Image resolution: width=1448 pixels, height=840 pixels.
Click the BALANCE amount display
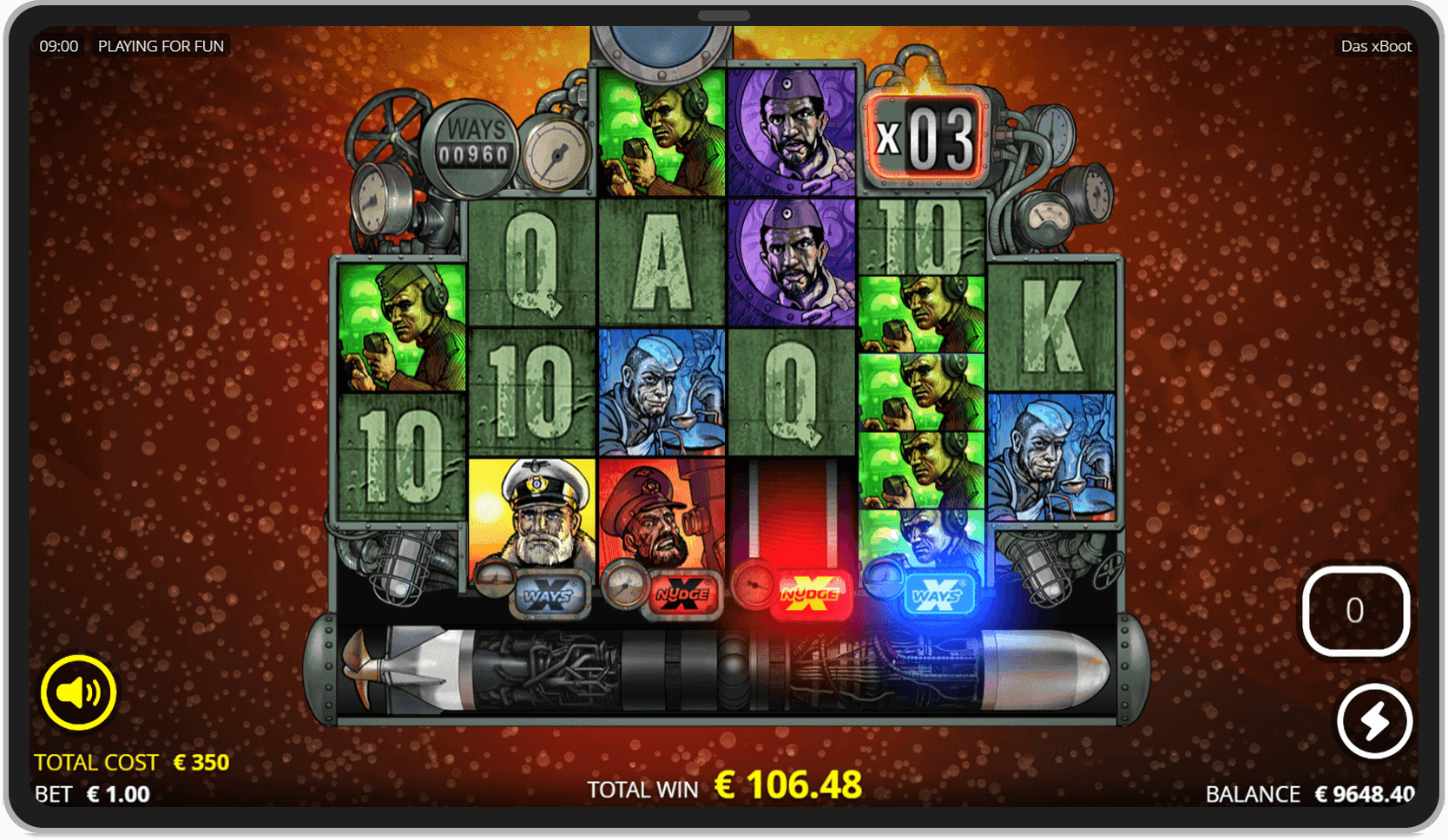[1363, 794]
